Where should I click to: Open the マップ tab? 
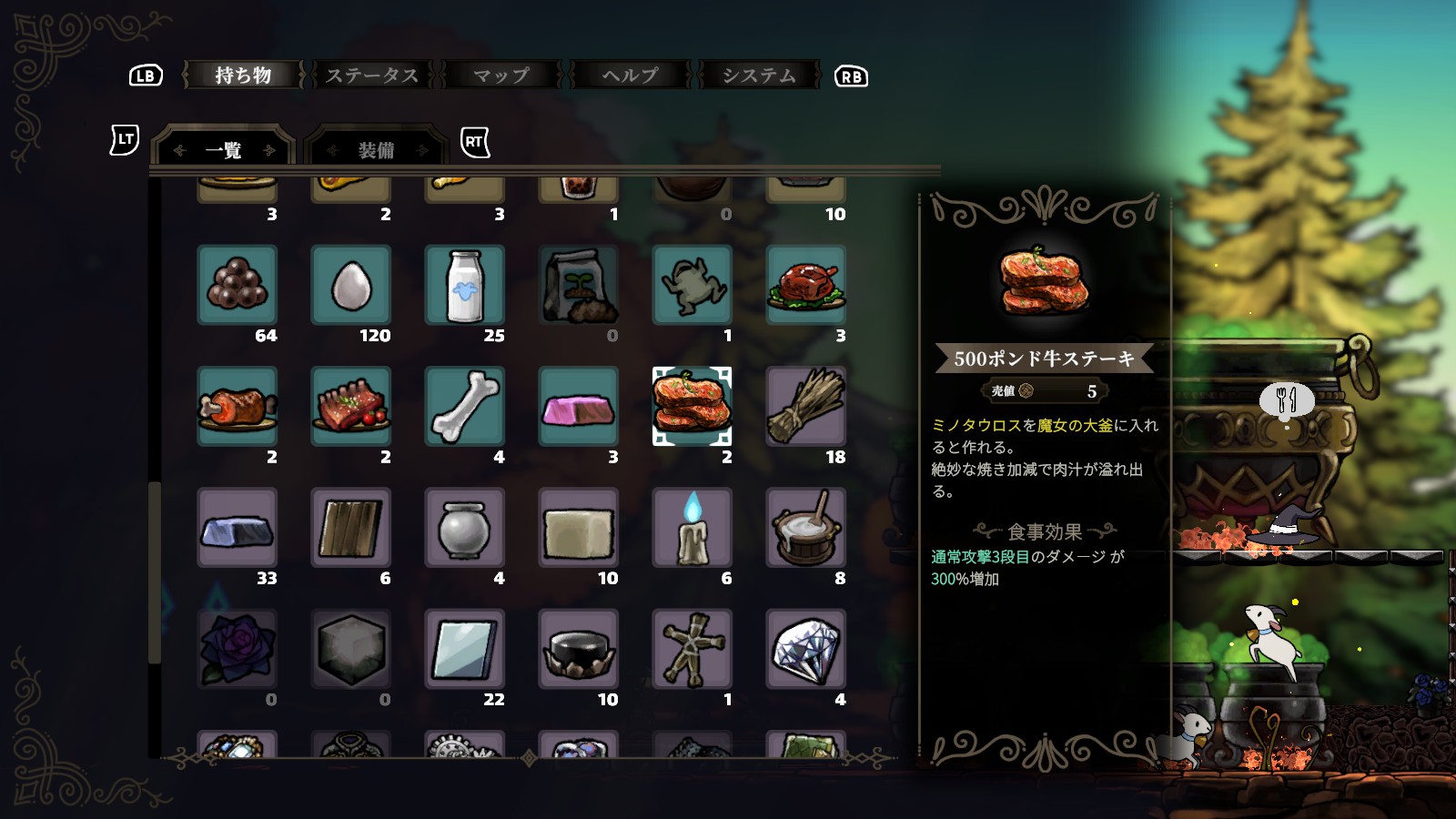tap(501, 76)
